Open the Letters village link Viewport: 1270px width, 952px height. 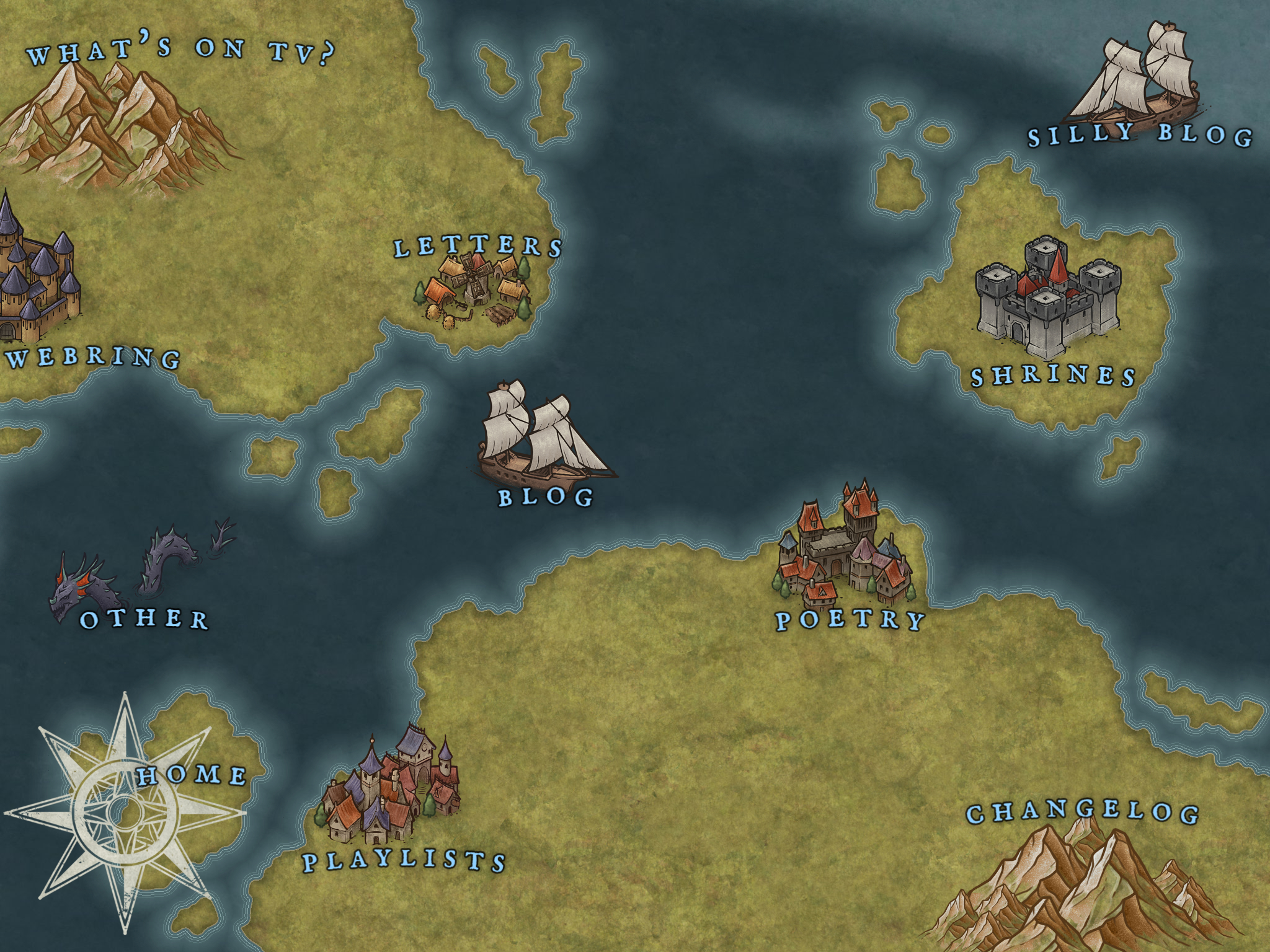477,247
